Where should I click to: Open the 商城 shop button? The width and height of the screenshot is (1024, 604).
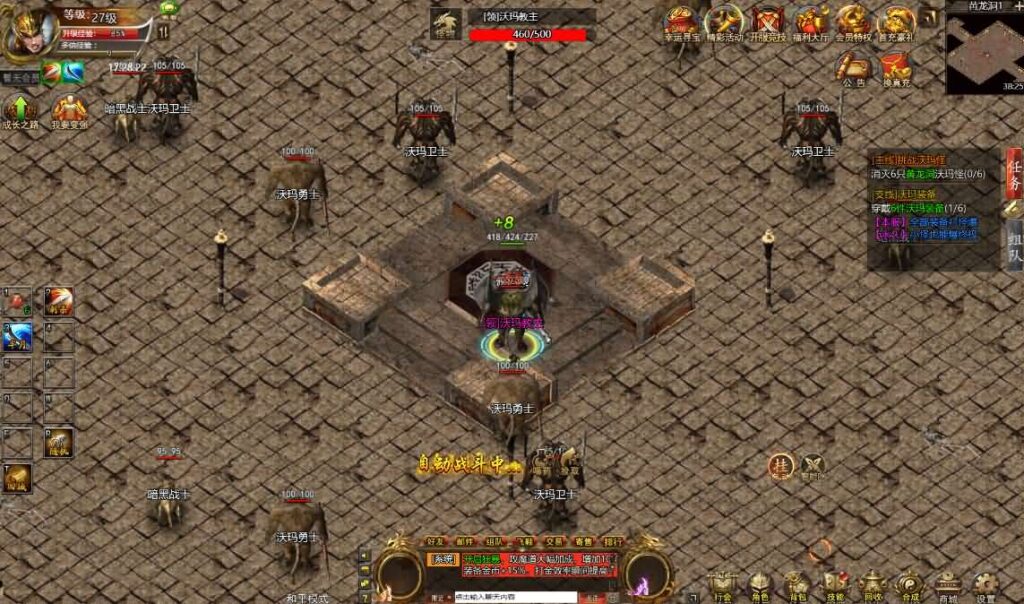click(947, 585)
